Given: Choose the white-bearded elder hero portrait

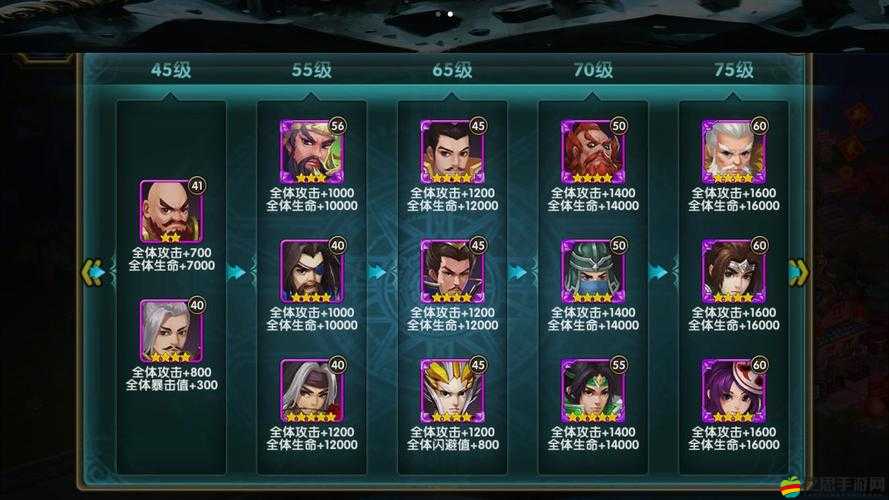Looking at the screenshot, I should [x=733, y=151].
